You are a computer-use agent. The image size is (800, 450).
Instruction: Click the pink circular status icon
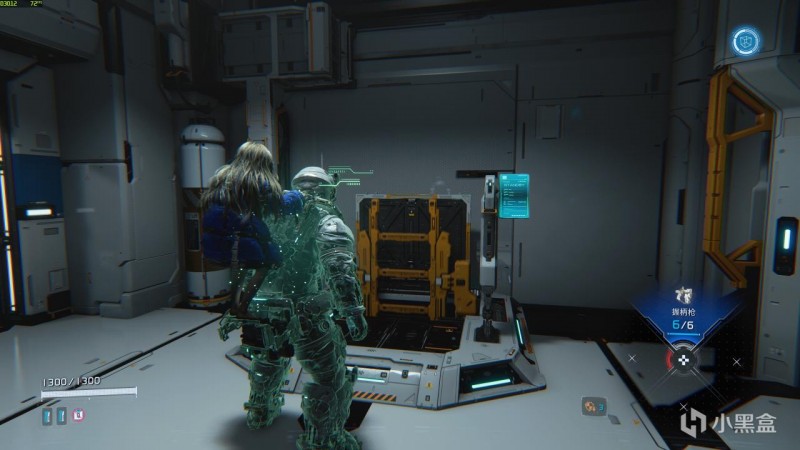[80, 416]
